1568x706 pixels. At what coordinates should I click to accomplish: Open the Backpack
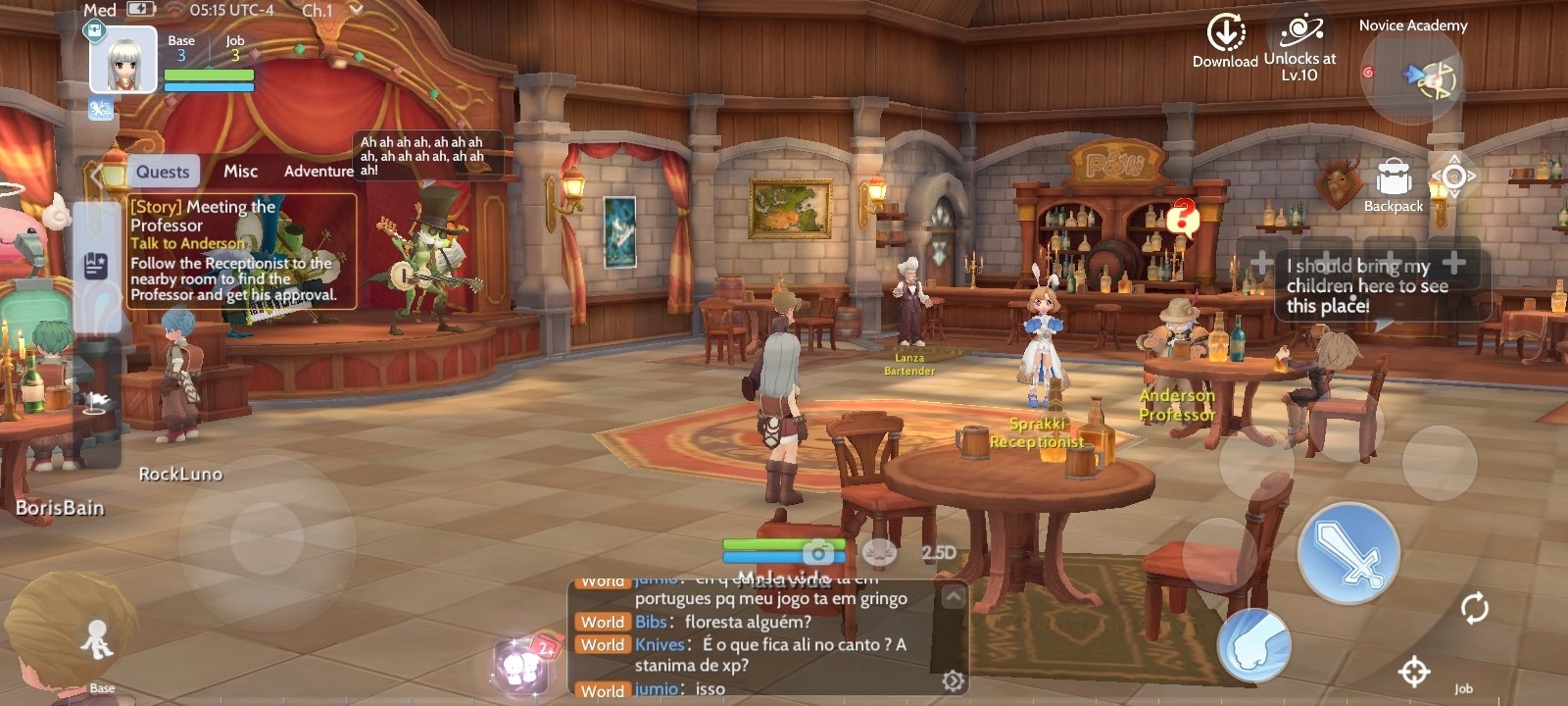pos(1395,176)
